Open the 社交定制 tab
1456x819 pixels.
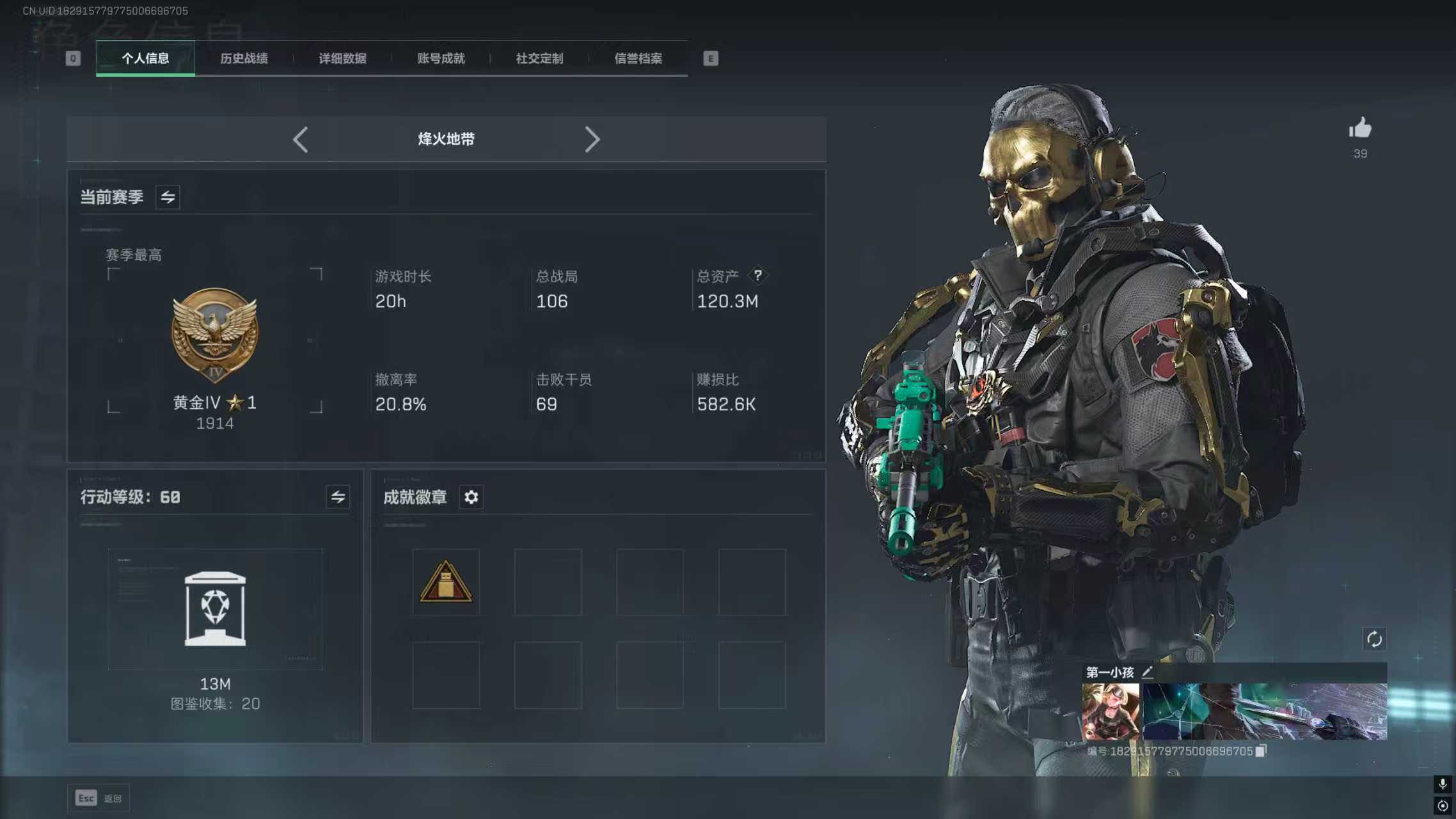tap(539, 59)
